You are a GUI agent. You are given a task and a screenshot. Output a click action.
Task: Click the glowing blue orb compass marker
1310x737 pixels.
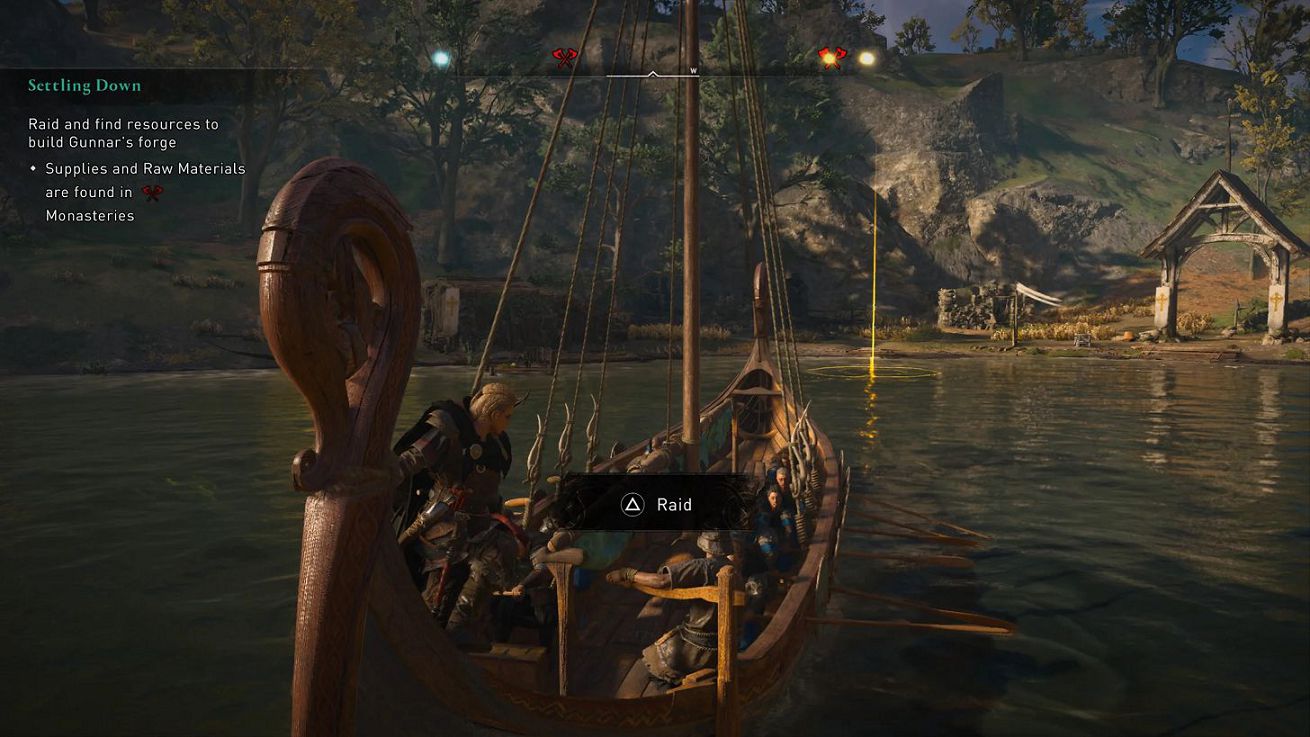[440, 59]
